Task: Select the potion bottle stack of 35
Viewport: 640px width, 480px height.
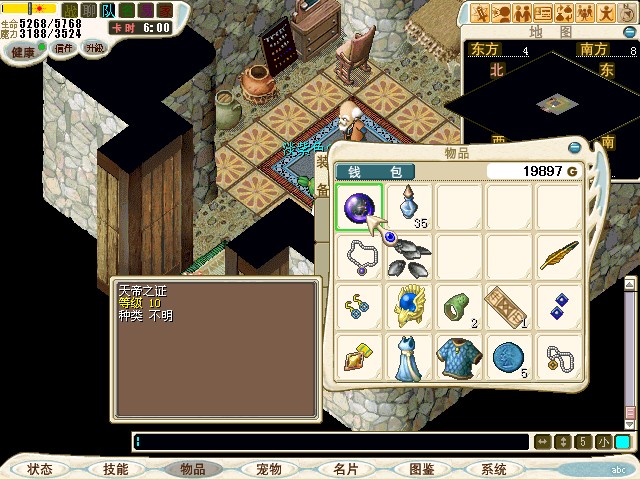Action: tap(410, 208)
